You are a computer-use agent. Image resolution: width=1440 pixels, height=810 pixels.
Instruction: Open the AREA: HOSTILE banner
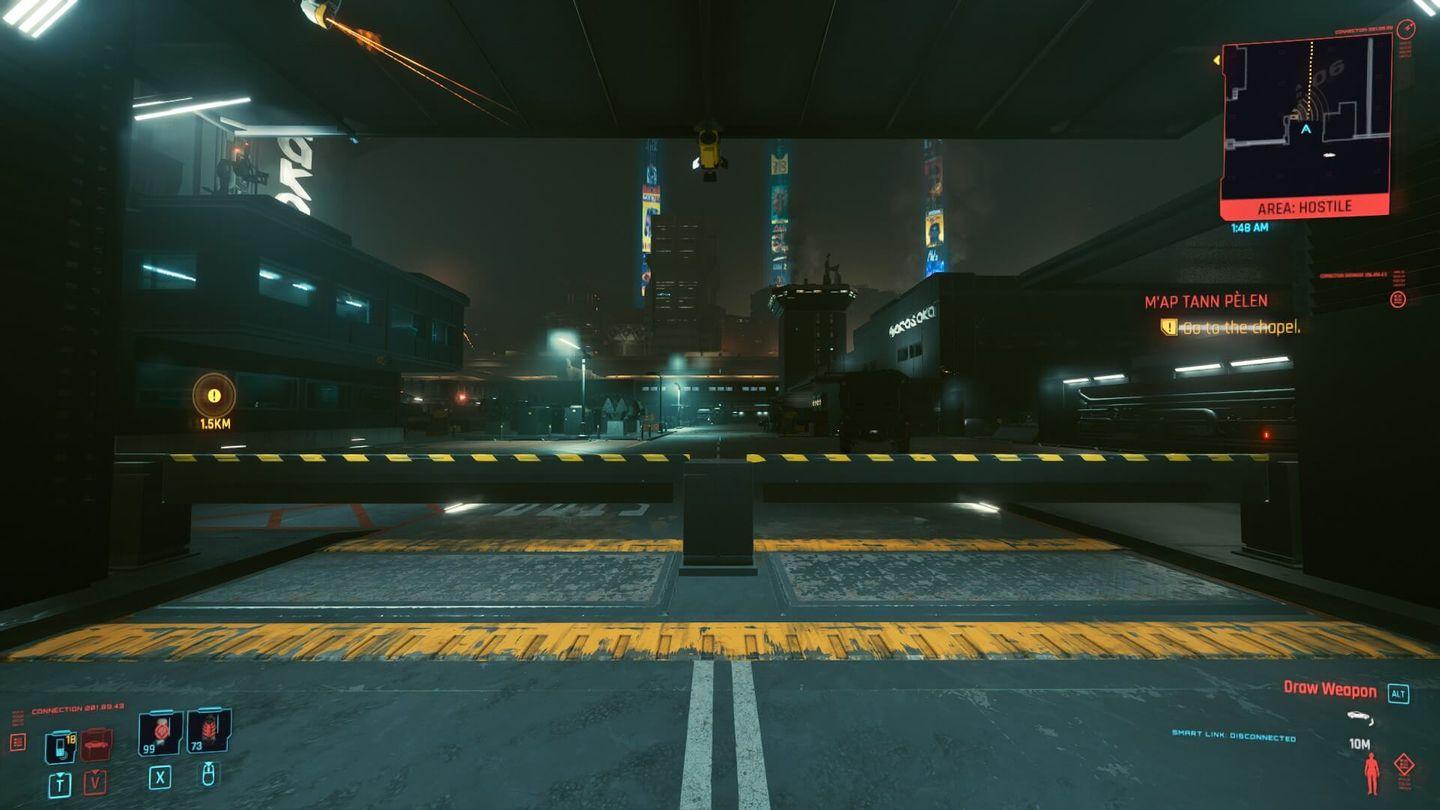(x=1302, y=207)
